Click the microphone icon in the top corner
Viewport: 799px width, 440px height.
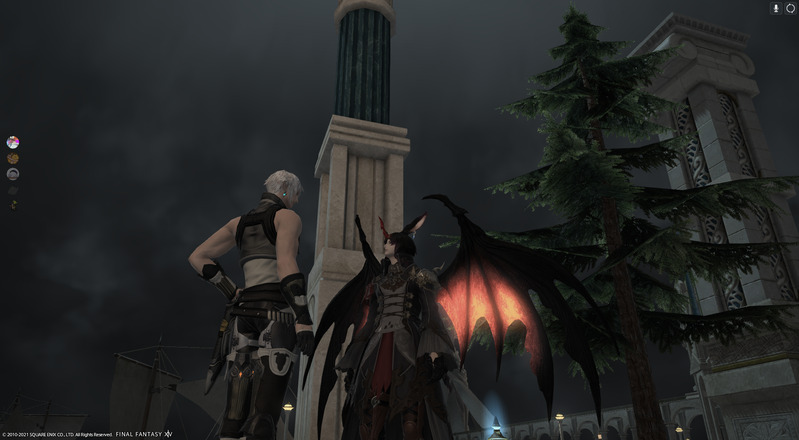pos(775,8)
